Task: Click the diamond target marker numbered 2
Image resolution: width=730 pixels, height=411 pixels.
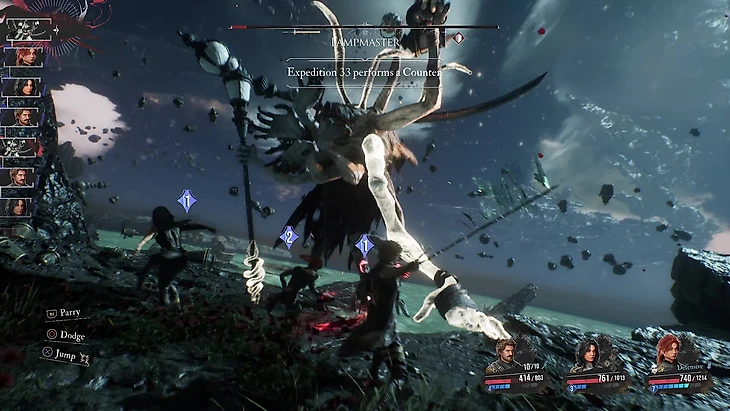Action: coord(289,237)
